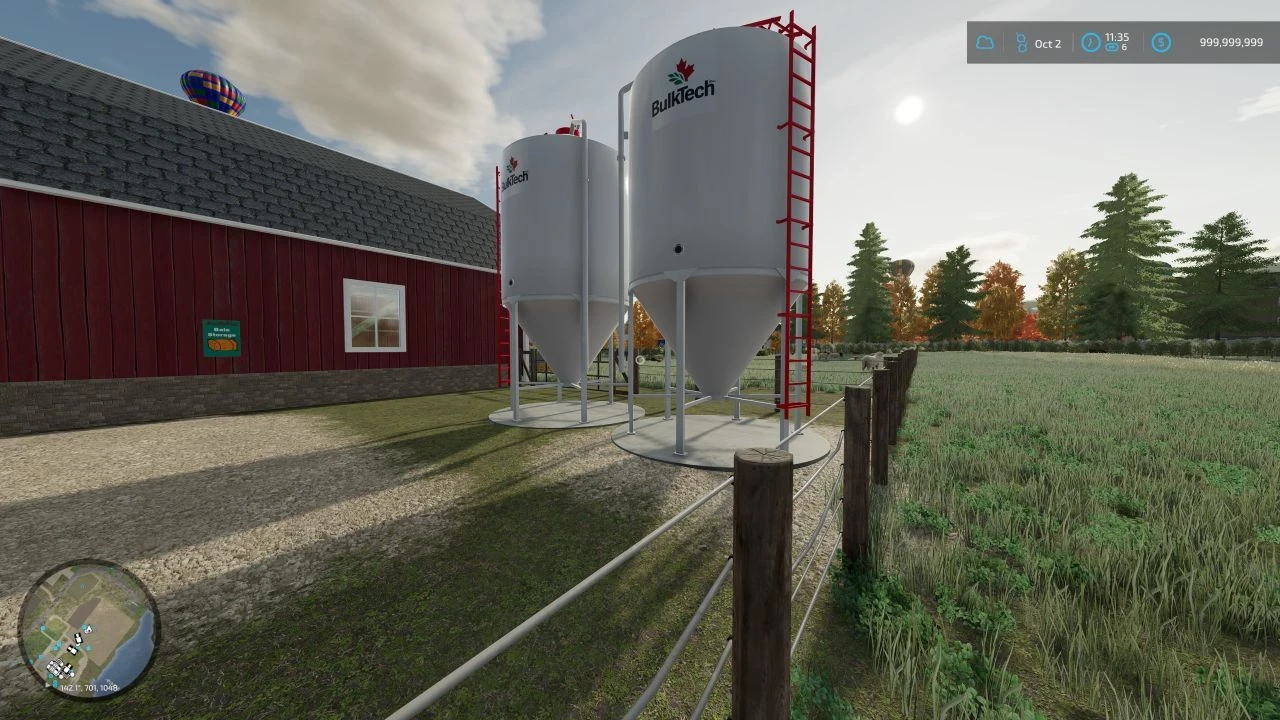Click the coordinates text under the minimap

[88, 687]
